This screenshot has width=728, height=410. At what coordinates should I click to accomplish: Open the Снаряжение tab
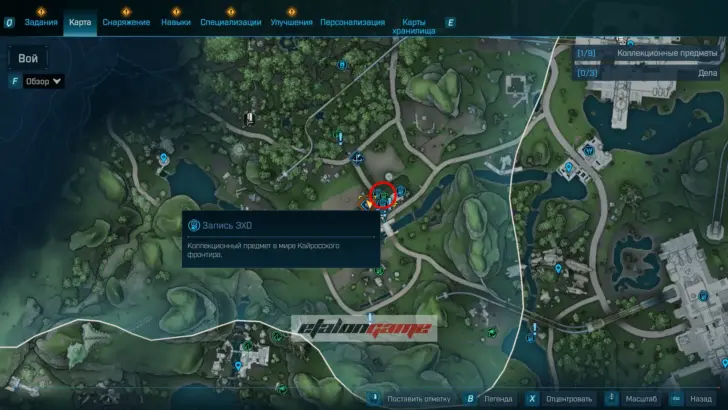click(126, 22)
